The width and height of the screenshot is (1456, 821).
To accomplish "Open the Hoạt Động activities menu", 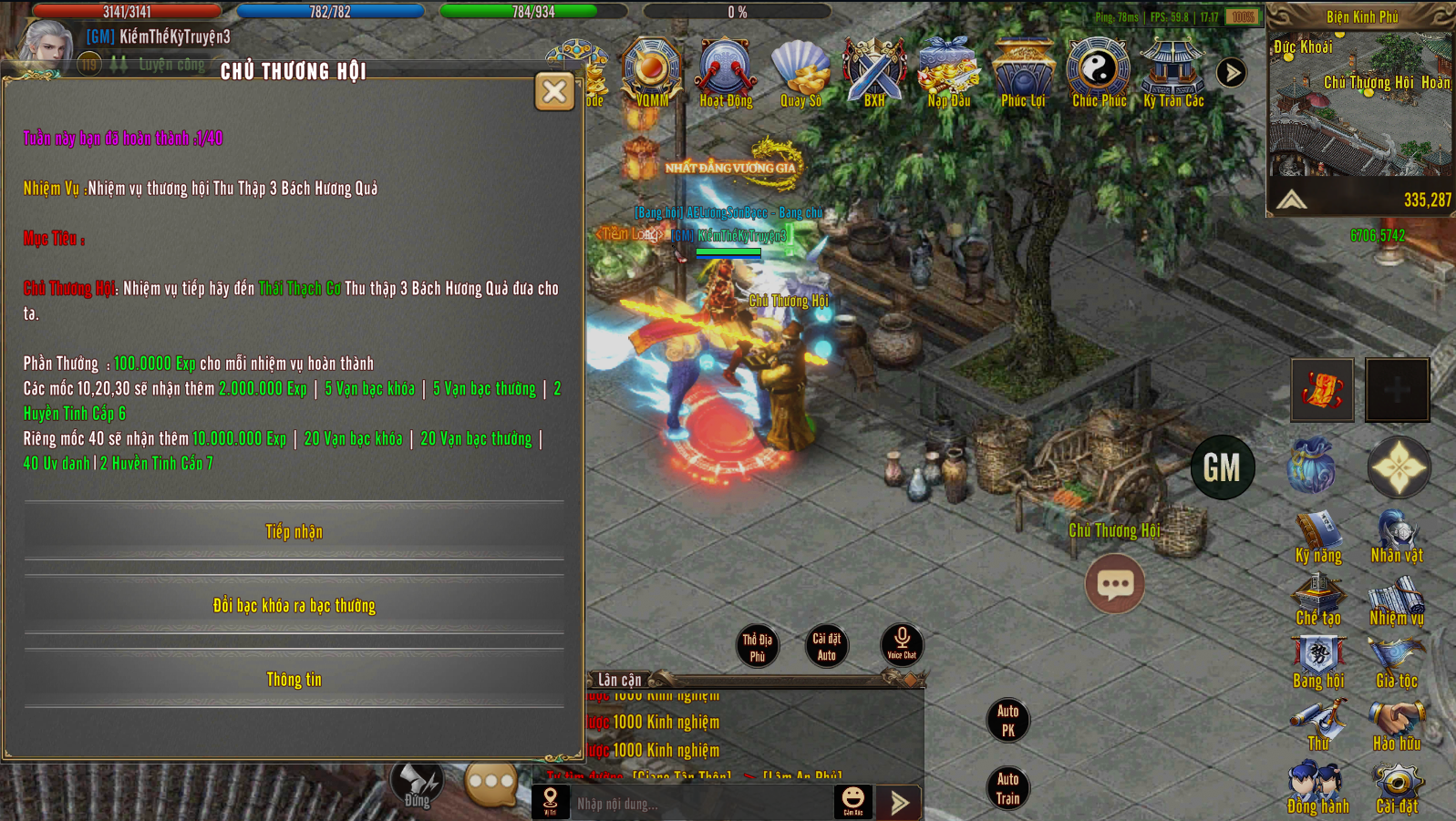I will coord(726,71).
